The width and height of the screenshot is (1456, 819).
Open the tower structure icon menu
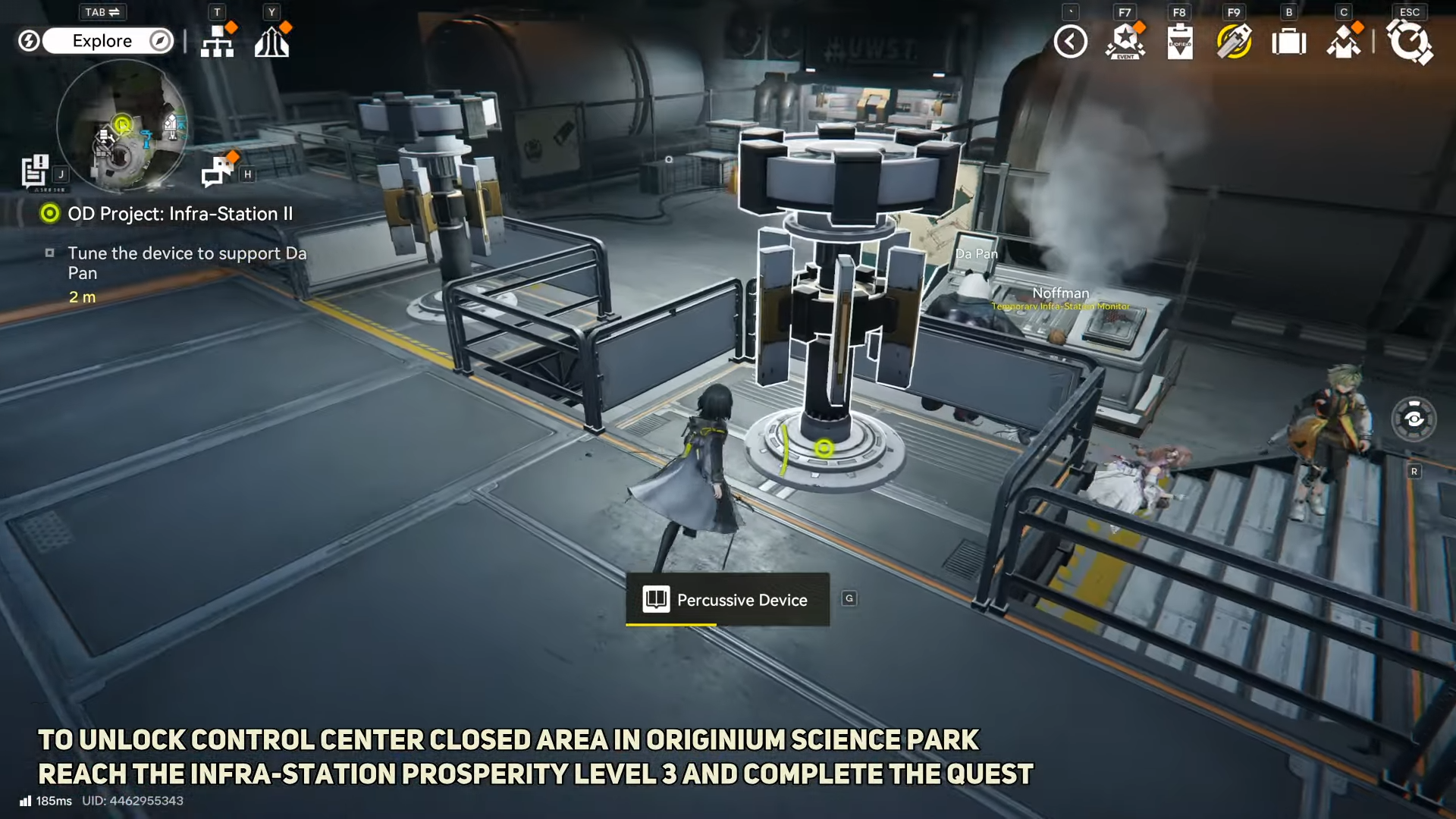271,42
